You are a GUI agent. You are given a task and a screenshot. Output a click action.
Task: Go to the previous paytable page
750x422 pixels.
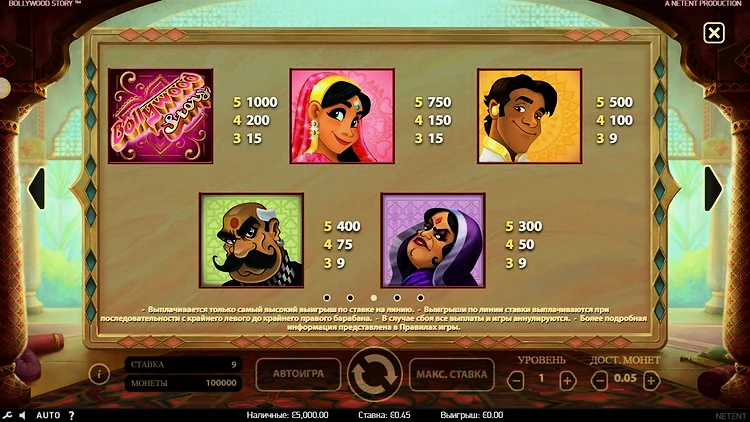(36, 188)
